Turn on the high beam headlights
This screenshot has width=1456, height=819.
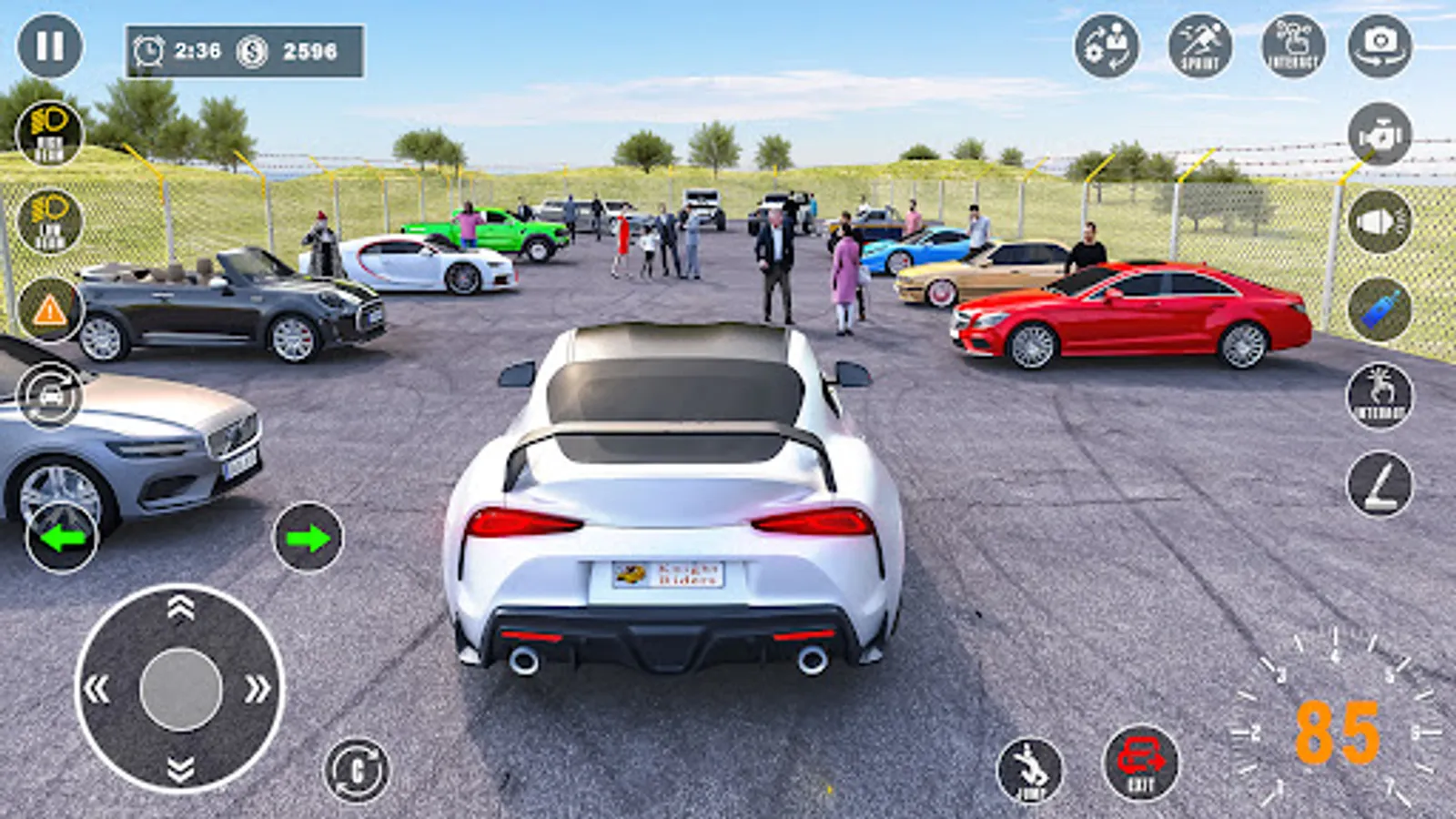point(50,133)
